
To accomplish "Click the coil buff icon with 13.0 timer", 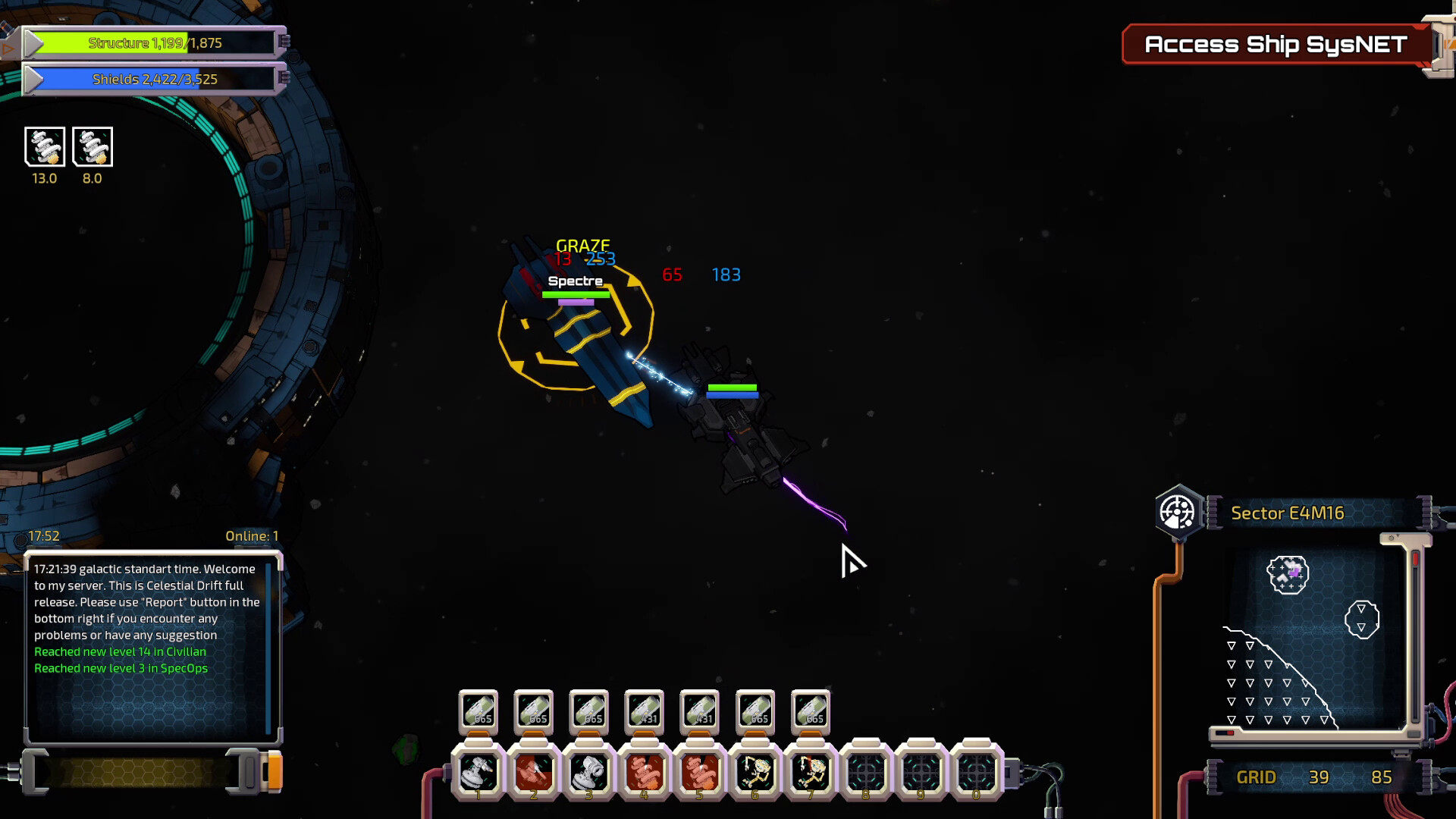I will (45, 146).
